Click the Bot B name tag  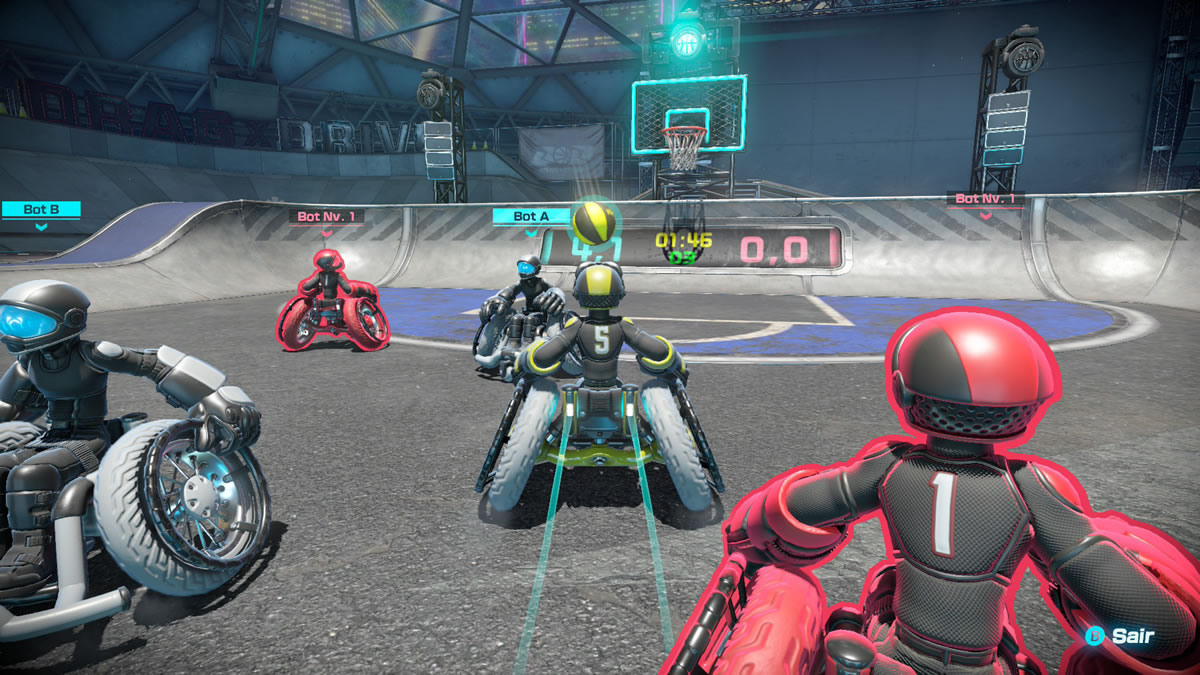(x=40, y=209)
